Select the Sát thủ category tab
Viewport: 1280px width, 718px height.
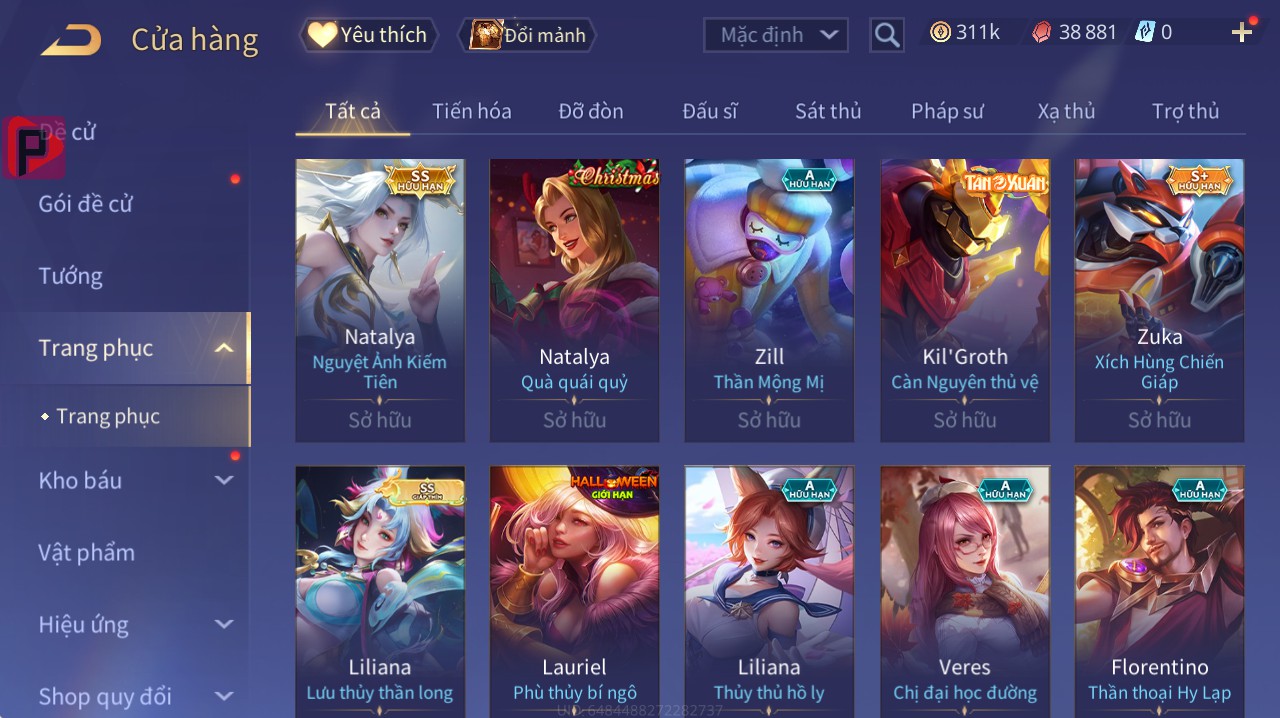[828, 111]
